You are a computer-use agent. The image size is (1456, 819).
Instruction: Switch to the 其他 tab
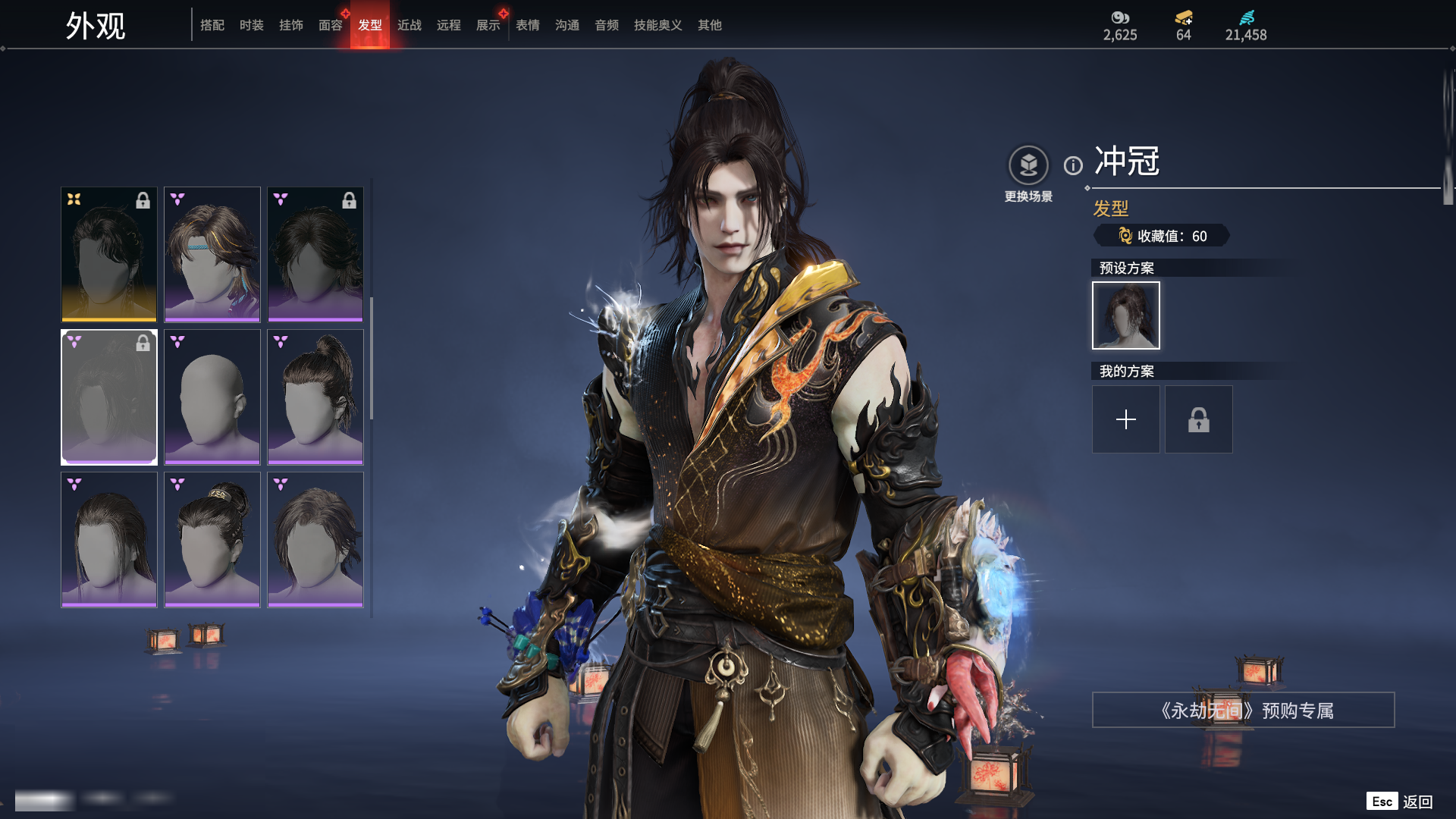pyautogui.click(x=710, y=25)
